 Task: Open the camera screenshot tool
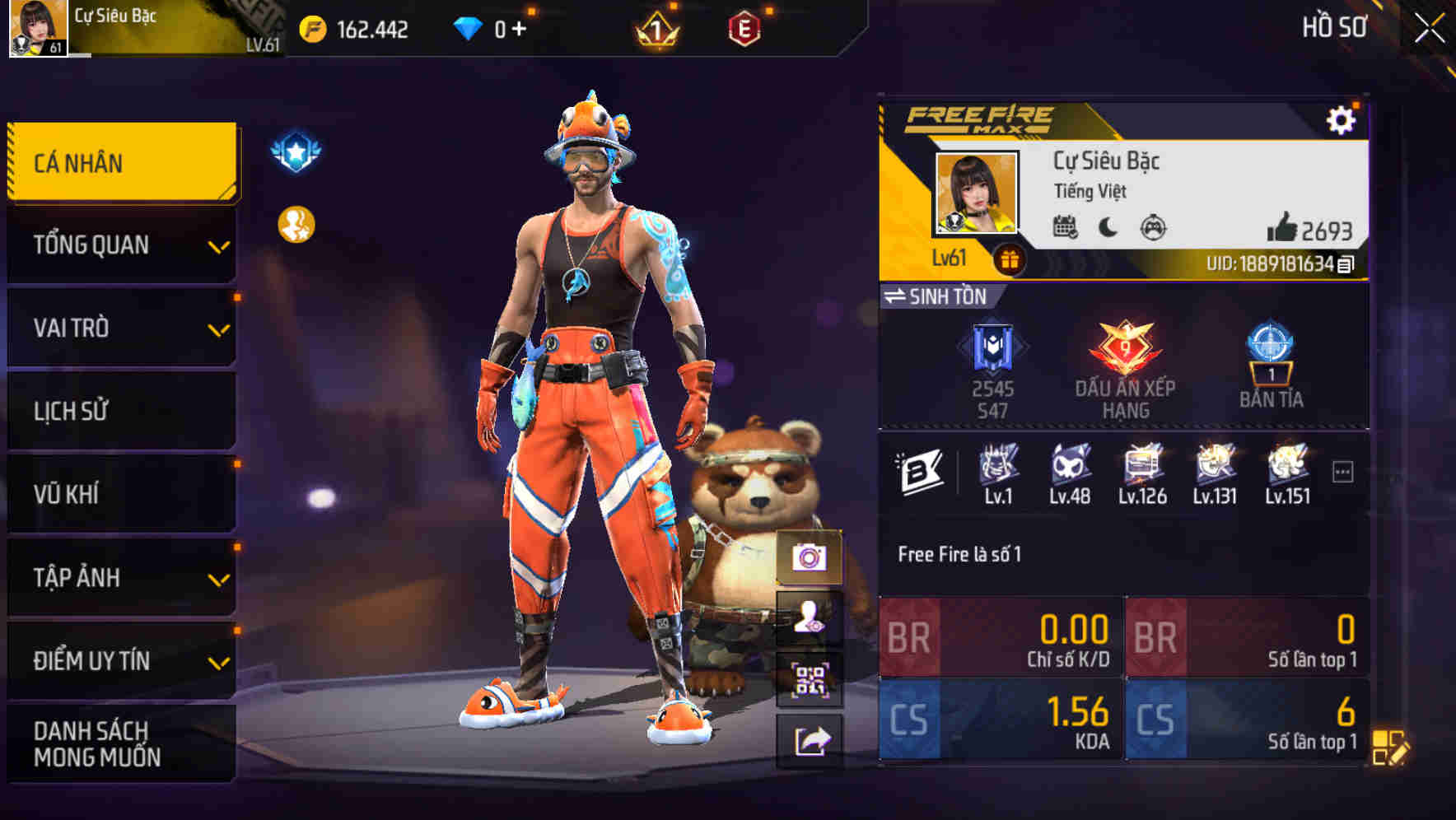(x=811, y=559)
